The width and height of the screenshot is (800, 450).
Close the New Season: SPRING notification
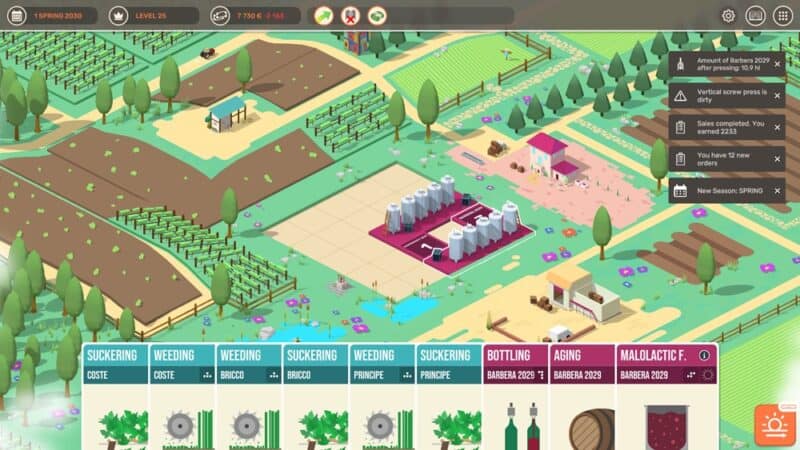(777, 190)
